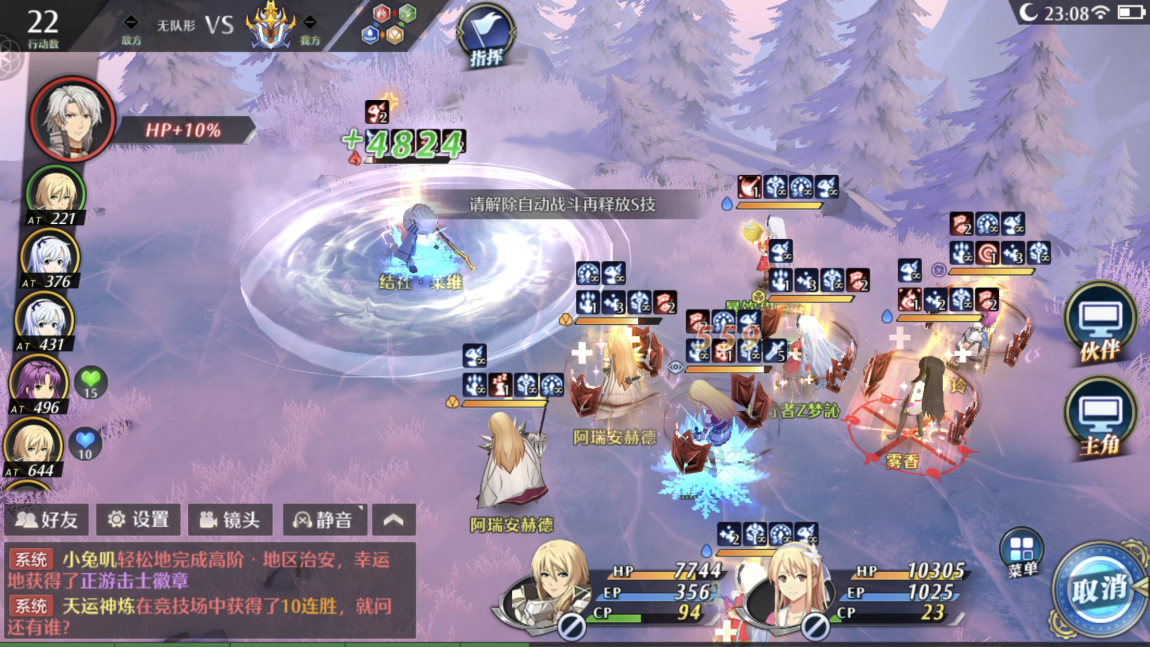The image size is (1150, 647).
Task: Toggle 静音 mute
Action: [322, 520]
